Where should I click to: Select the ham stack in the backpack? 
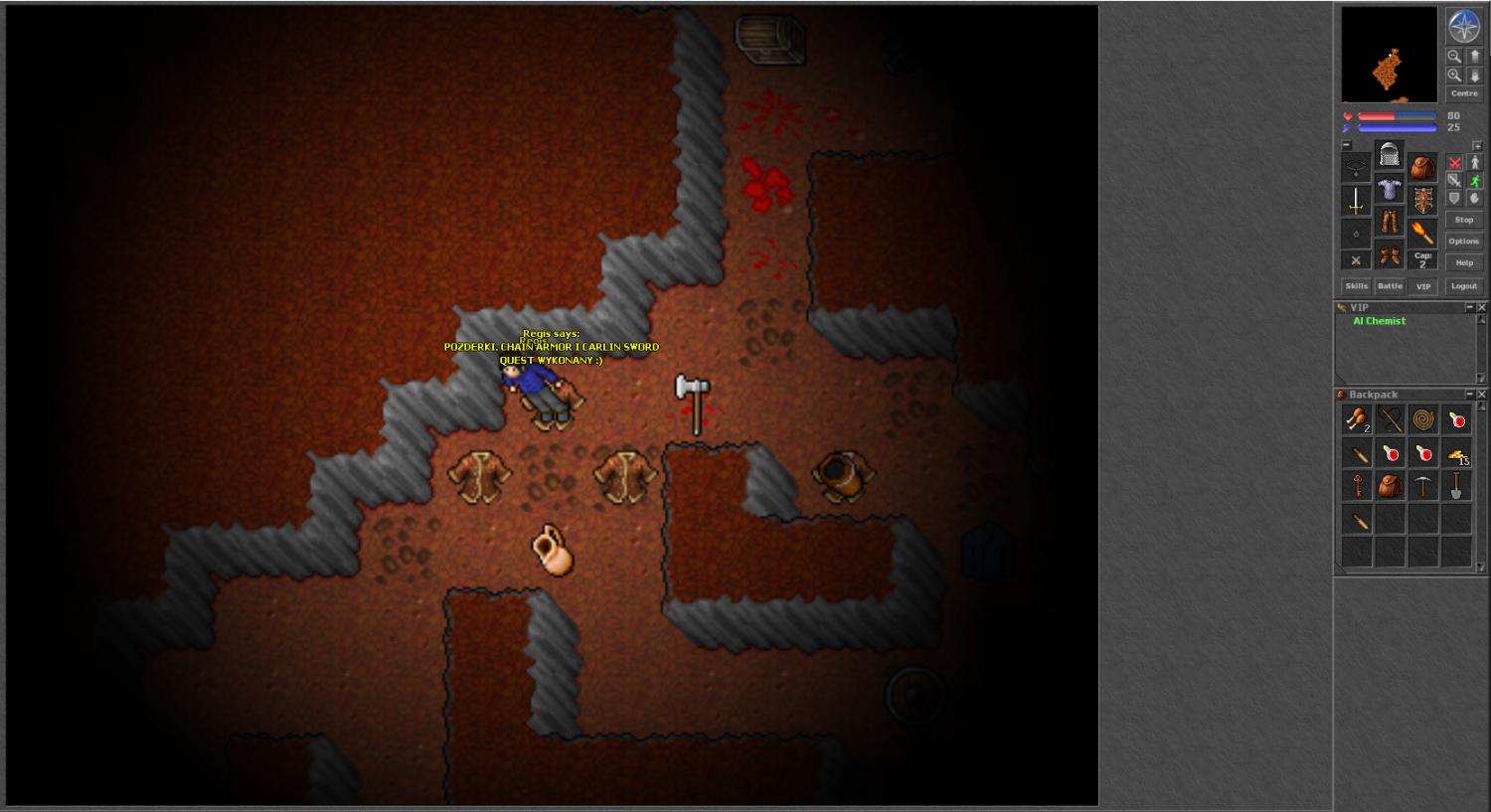coord(1357,420)
